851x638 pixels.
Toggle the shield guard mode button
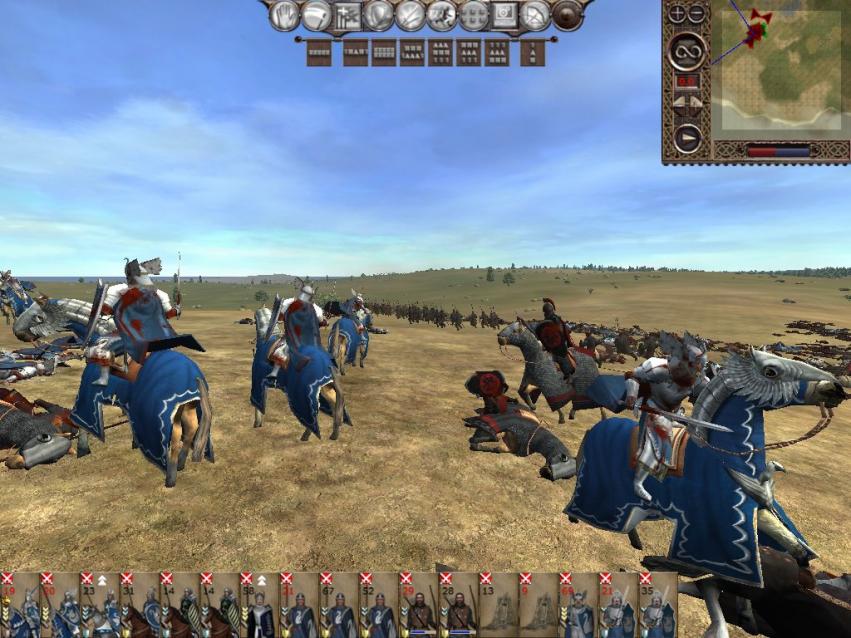tap(378, 15)
